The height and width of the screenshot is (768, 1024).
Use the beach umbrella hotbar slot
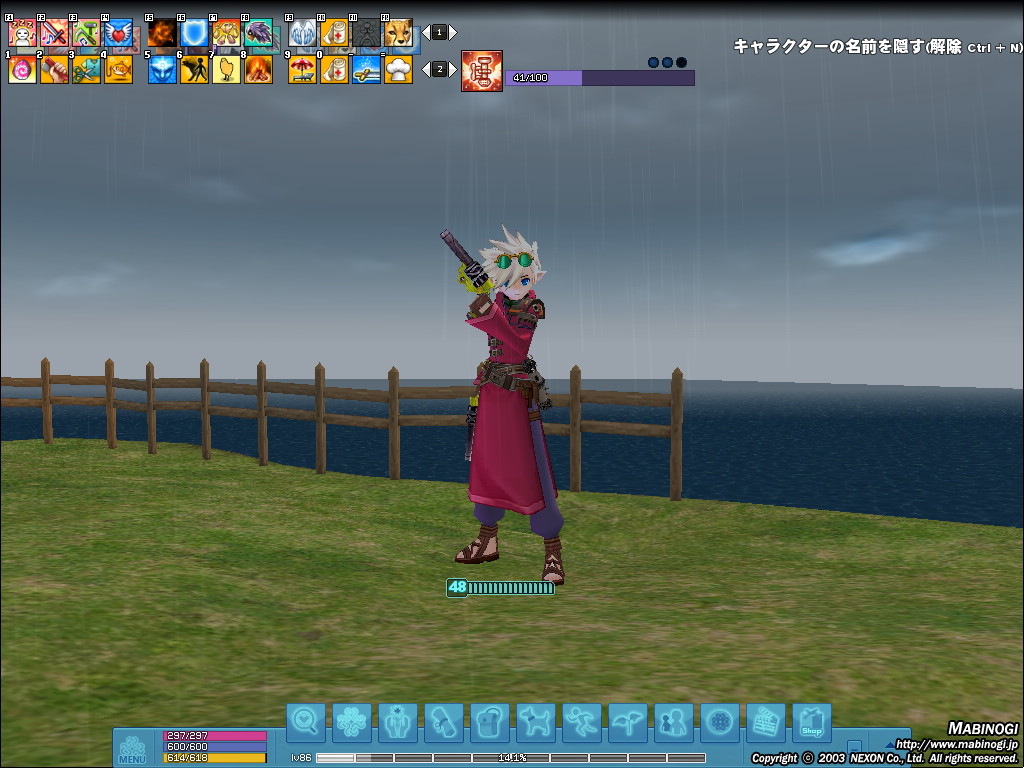(302, 69)
